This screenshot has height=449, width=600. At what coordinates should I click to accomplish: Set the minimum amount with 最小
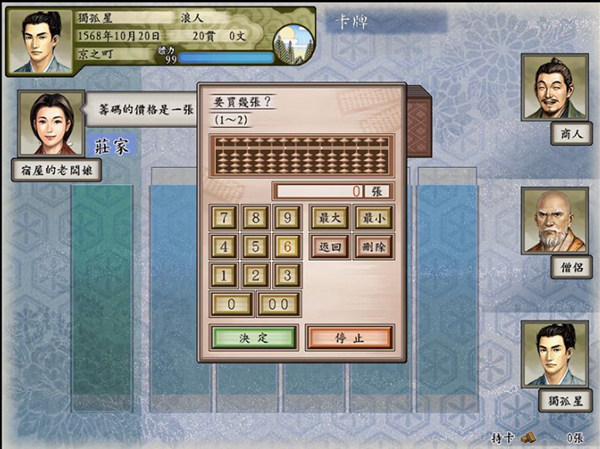tap(373, 217)
